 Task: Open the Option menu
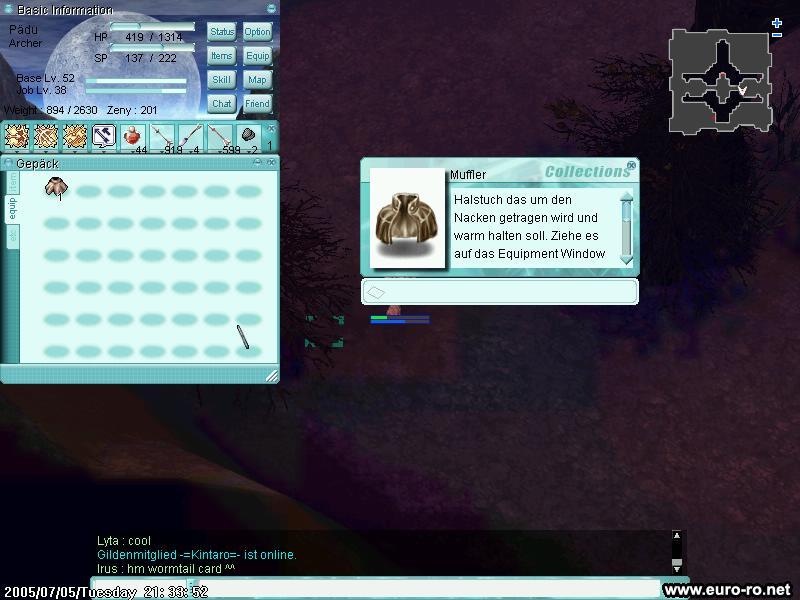coord(257,32)
